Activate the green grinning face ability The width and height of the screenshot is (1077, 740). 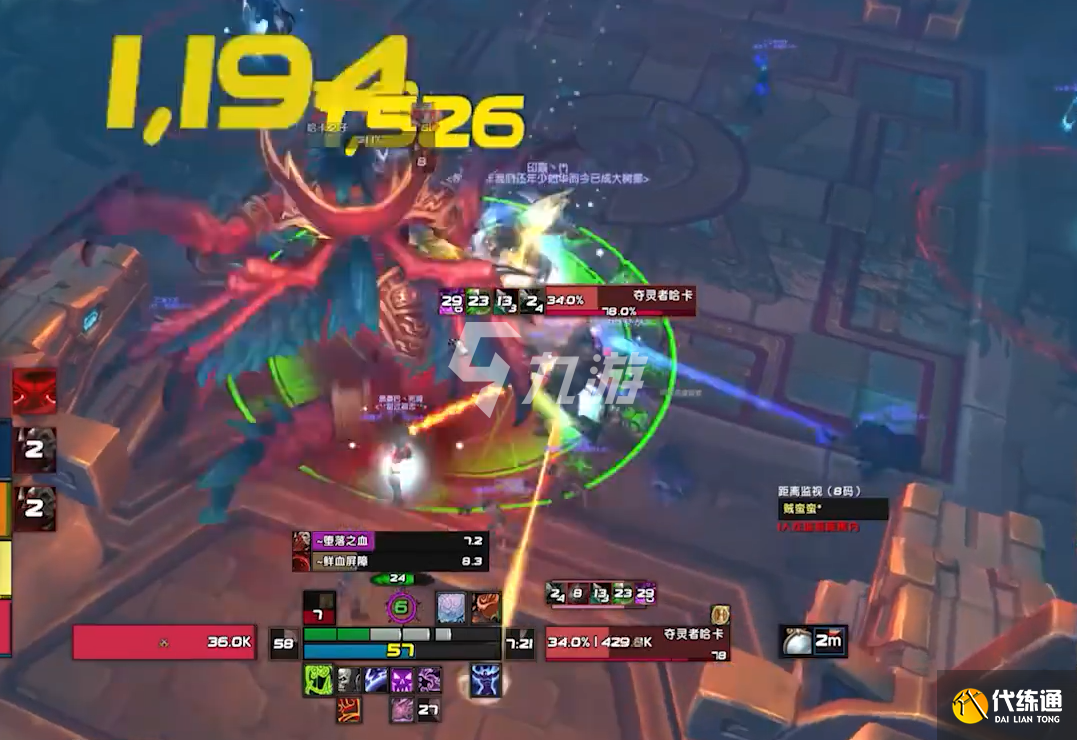pos(318,681)
